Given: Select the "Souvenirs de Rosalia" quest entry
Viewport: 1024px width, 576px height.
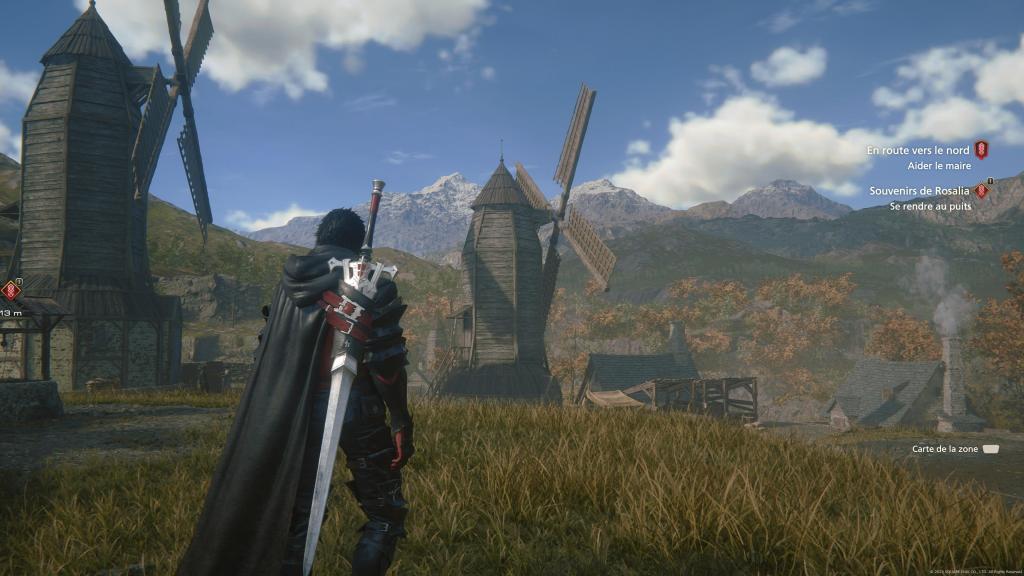Looking at the screenshot, I should pyautogui.click(x=920, y=191).
